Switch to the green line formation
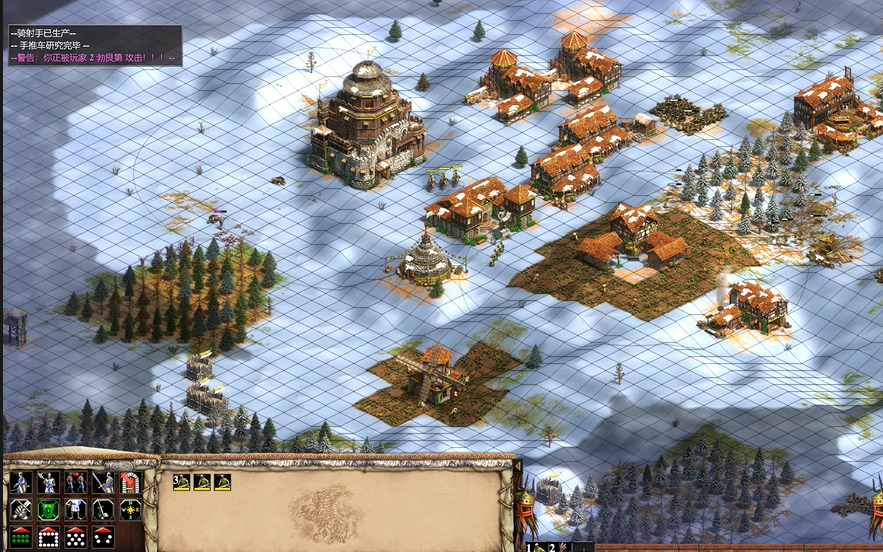This screenshot has width=883, height=552. pos(21,537)
